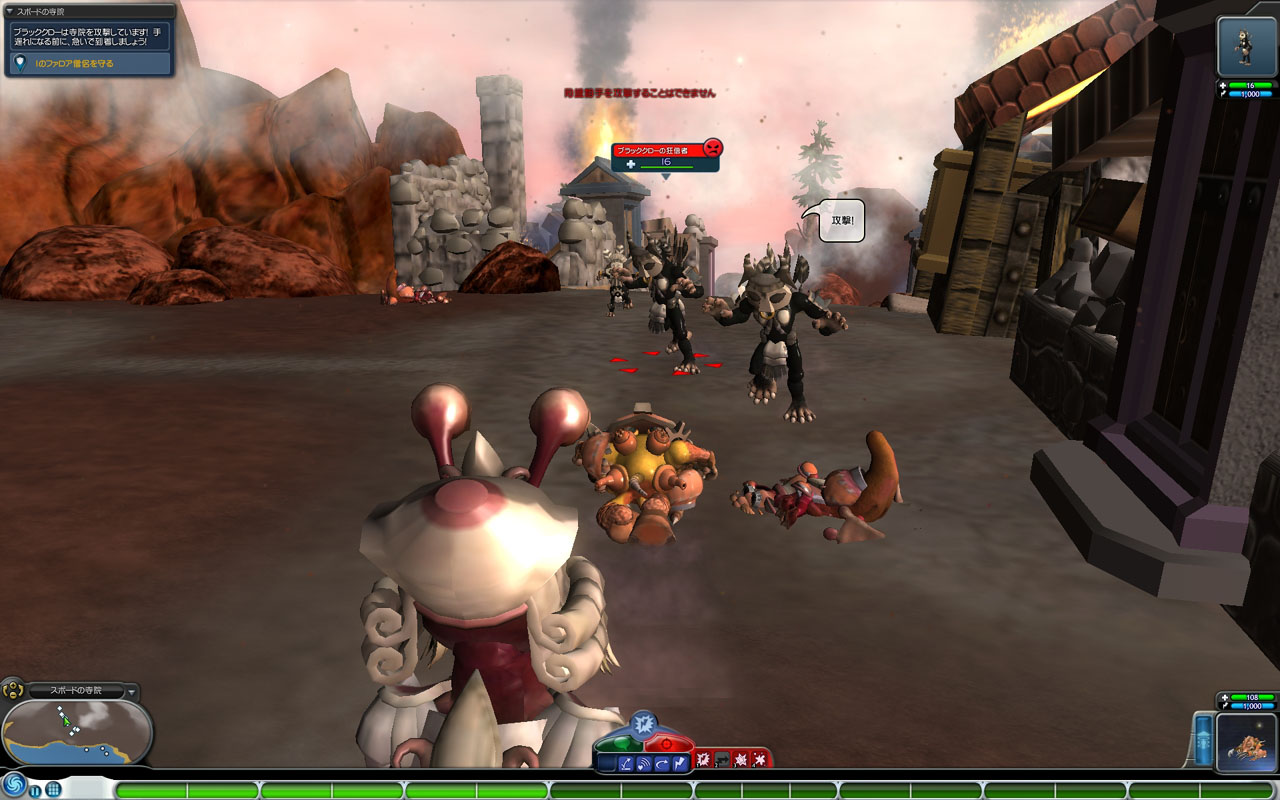Use the heart with waves sing ability
1280x800 pixels.
click(643, 764)
